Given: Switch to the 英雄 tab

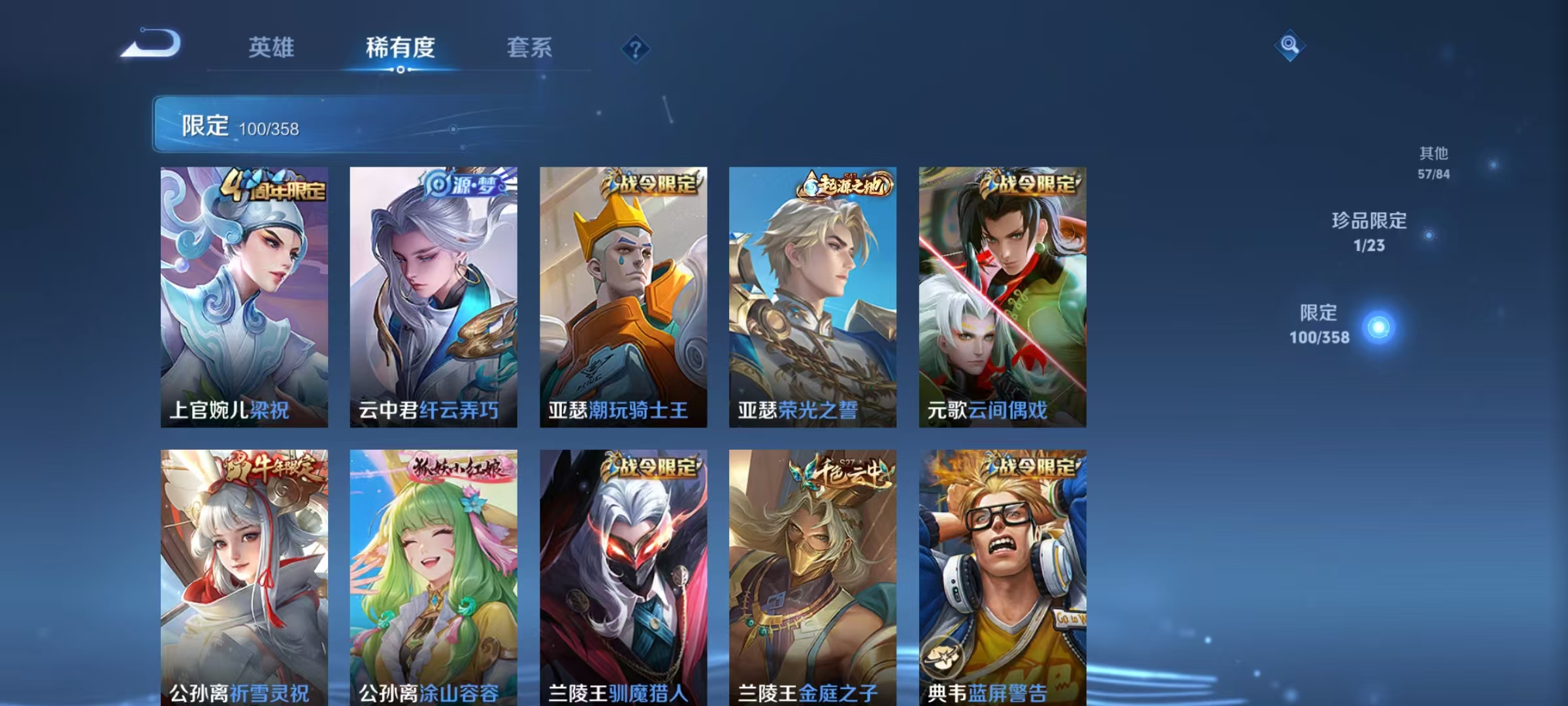Looking at the screenshot, I should 272,48.
